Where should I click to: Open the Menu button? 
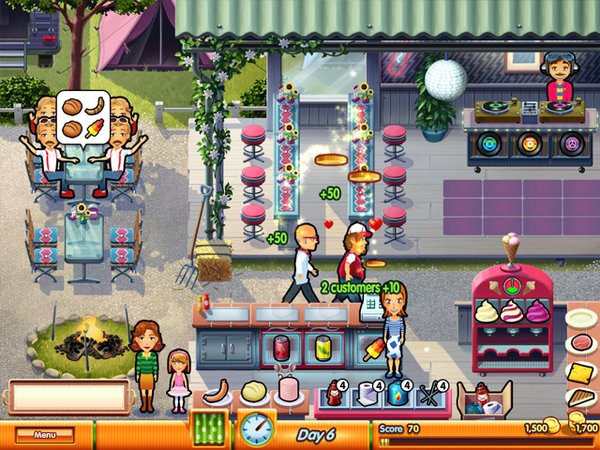tap(45, 435)
